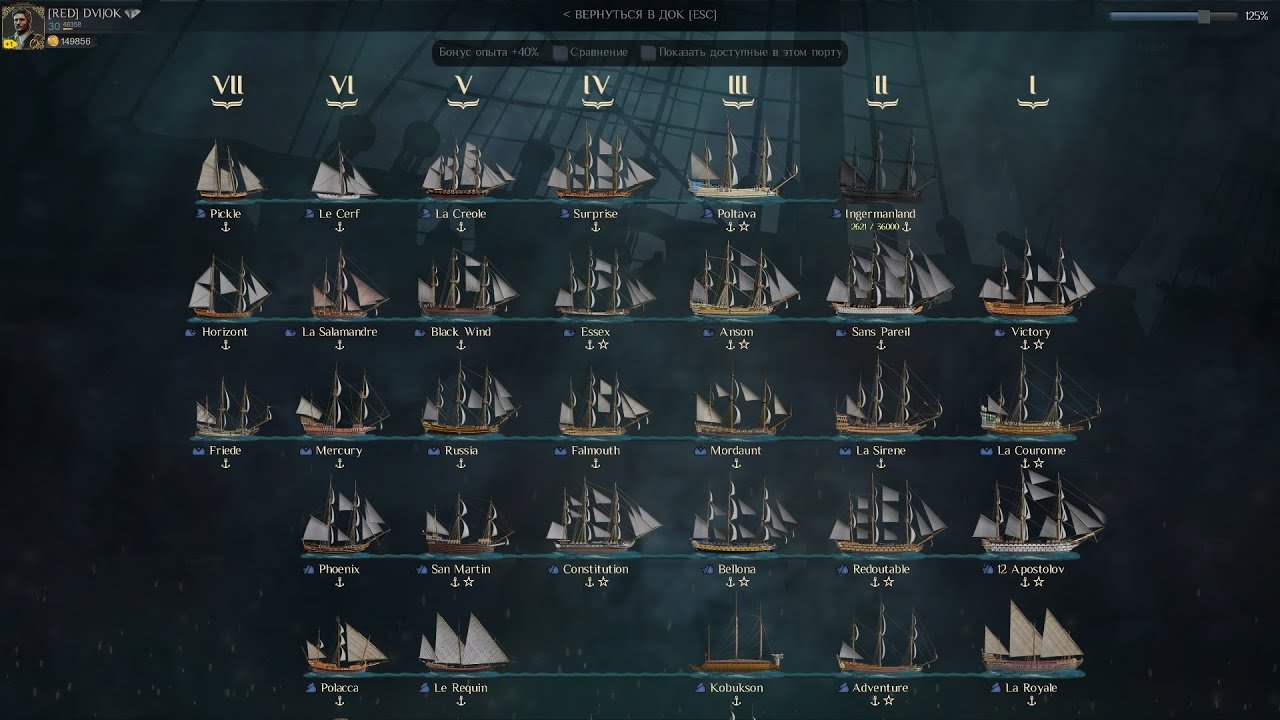
Task: Toggle the Сравнение comparison checkbox
Action: pos(561,52)
